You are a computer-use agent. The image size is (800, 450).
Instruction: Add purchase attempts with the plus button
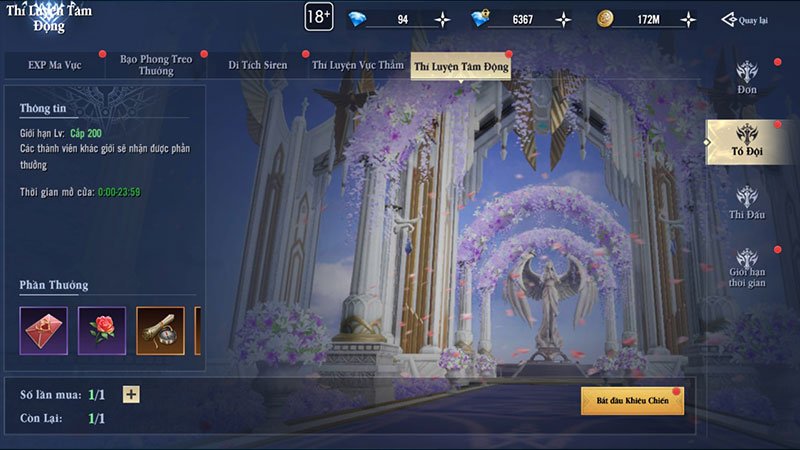point(131,394)
